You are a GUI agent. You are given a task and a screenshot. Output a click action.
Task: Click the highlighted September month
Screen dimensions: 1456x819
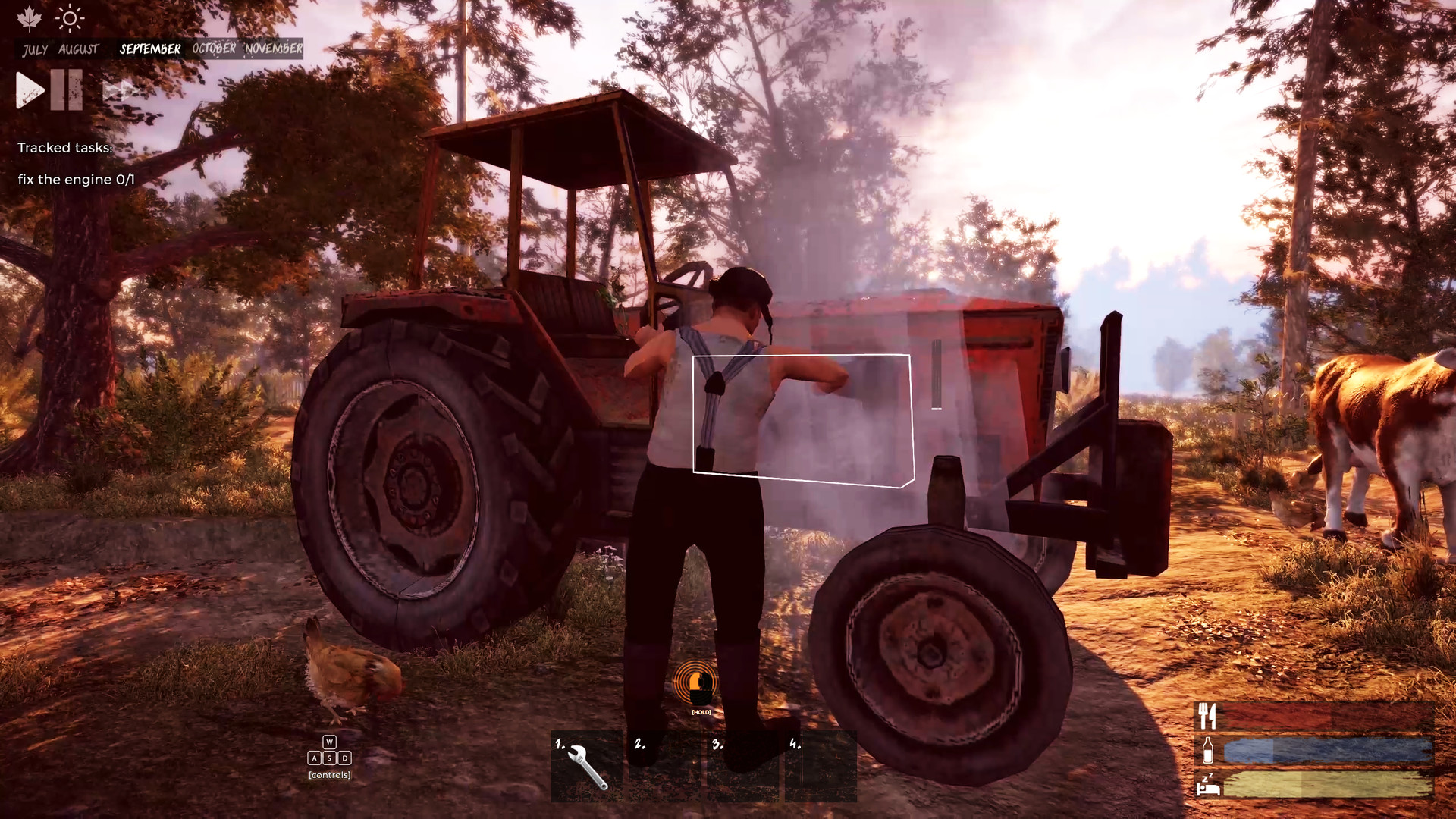coord(149,49)
